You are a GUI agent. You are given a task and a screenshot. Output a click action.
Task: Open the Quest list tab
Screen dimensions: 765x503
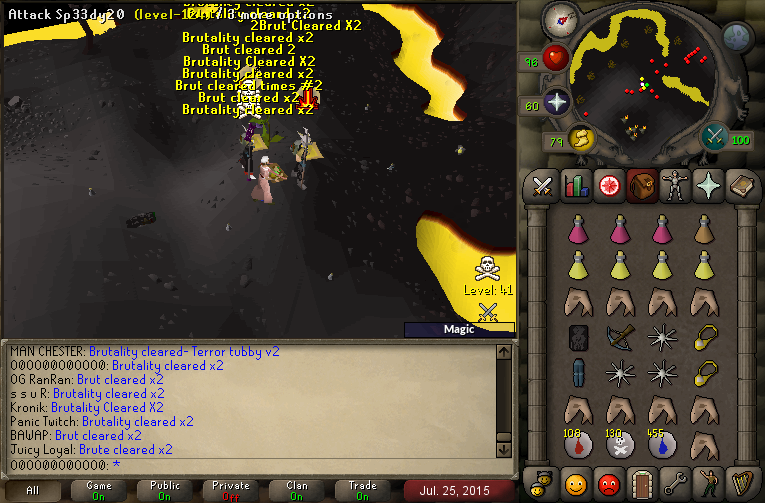coord(608,185)
